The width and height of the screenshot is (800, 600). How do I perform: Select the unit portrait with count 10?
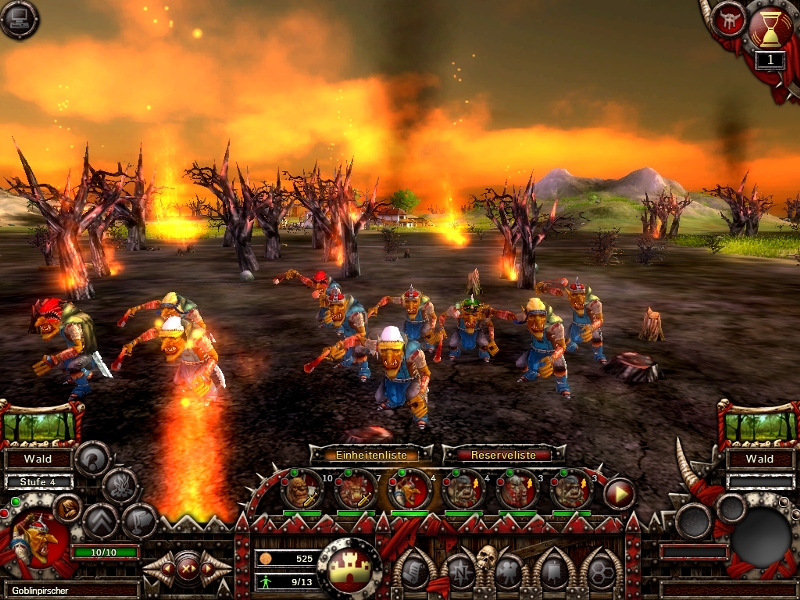pos(301,490)
